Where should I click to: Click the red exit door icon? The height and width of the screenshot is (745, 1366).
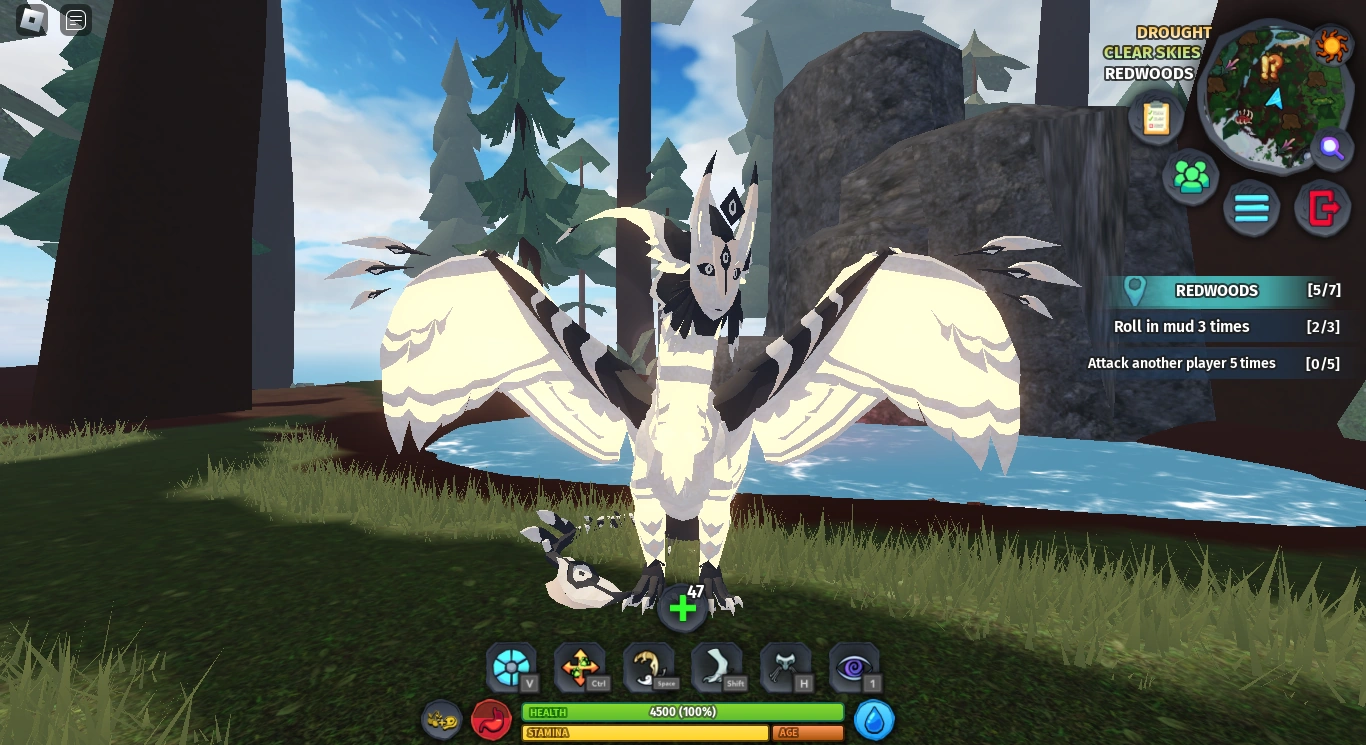pyautogui.click(x=1322, y=208)
